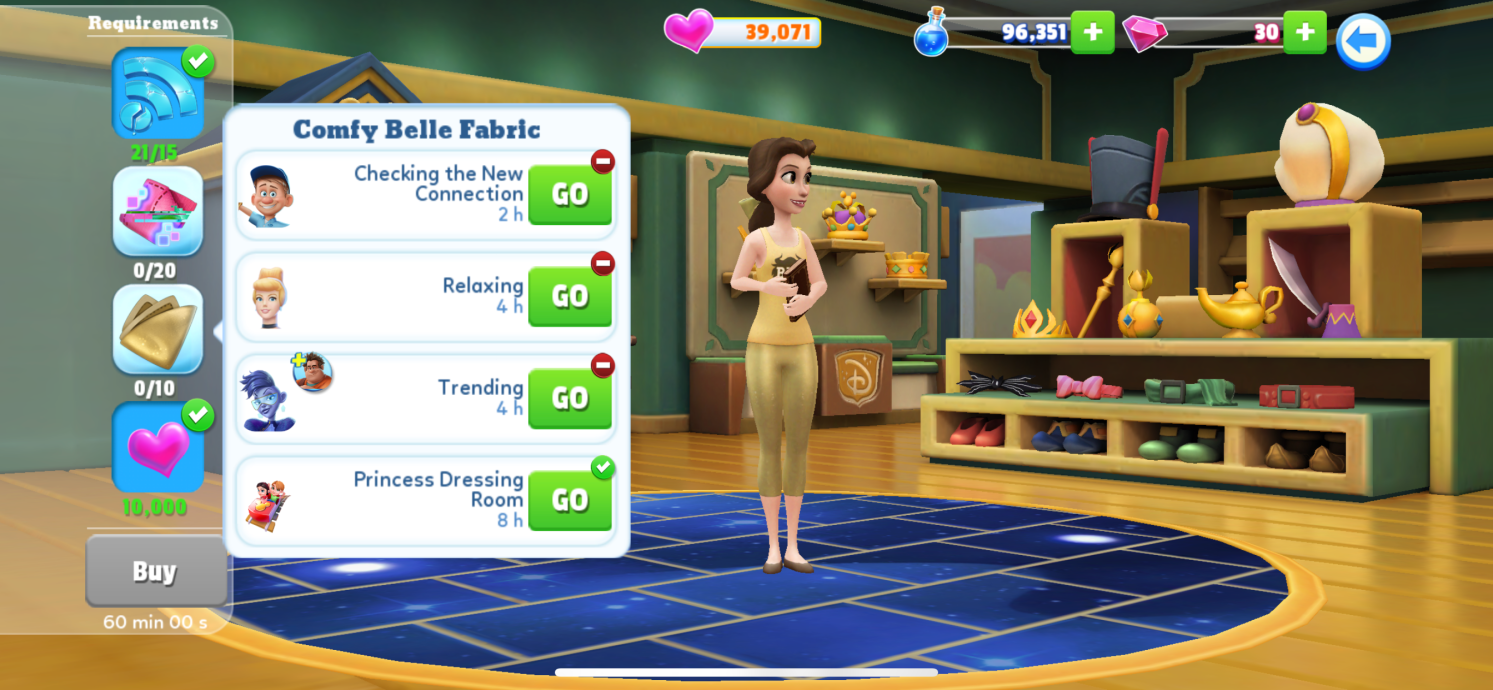Purchase more gems with plus button
The width and height of the screenshot is (1493, 690).
point(1304,32)
